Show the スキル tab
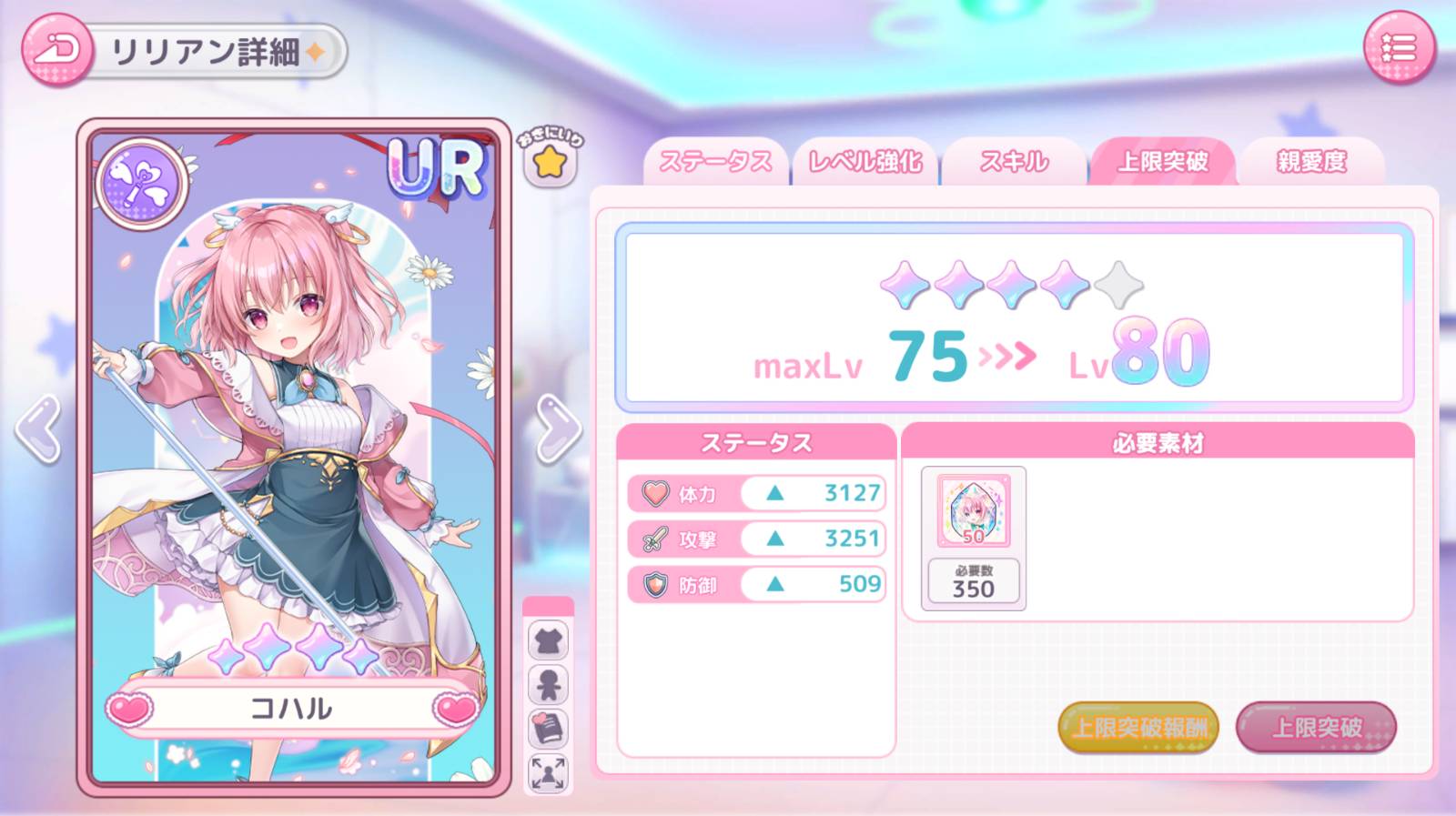The width and height of the screenshot is (1456, 816). [x=1014, y=162]
